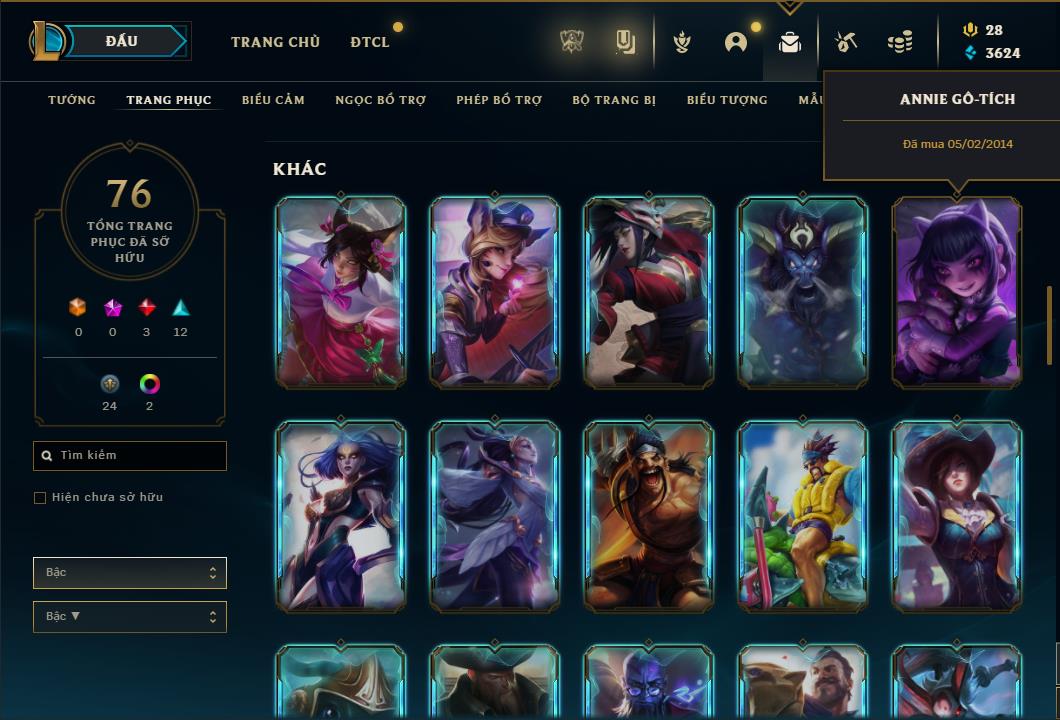Go to TRANG CHỦ home page
The image size is (1060, 720).
tap(275, 42)
